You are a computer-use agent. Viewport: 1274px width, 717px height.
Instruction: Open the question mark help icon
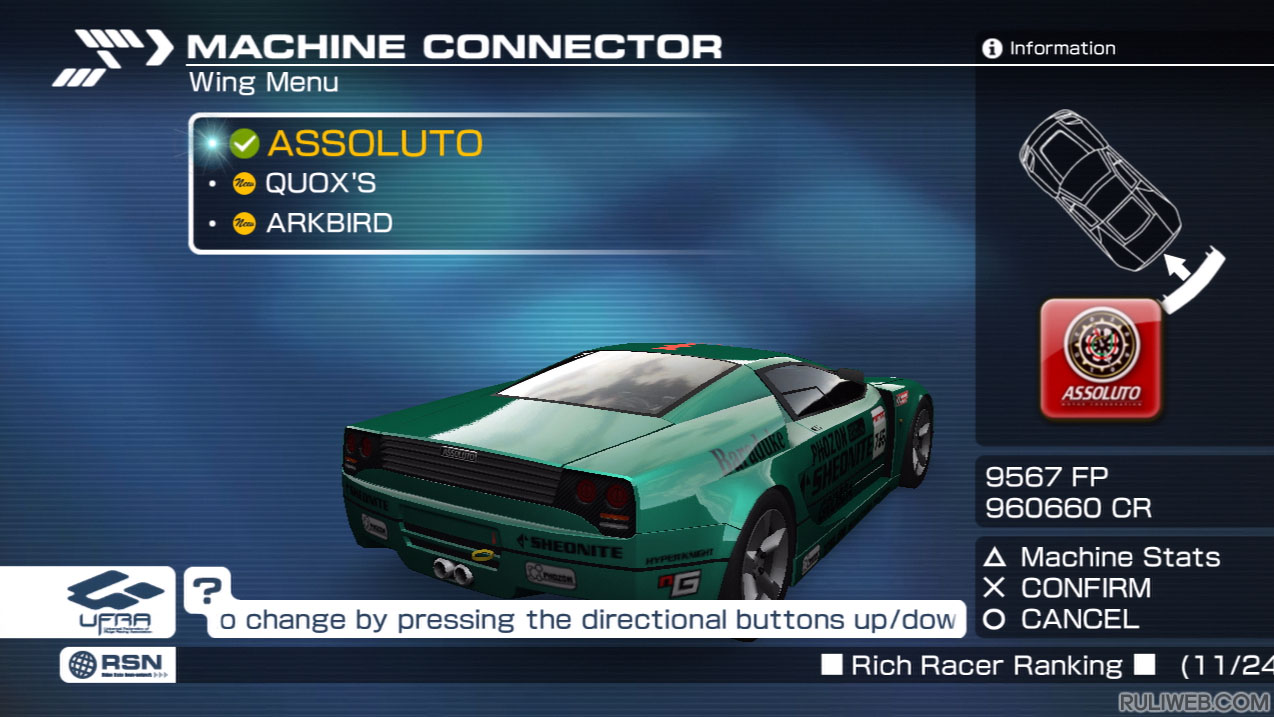[206, 590]
